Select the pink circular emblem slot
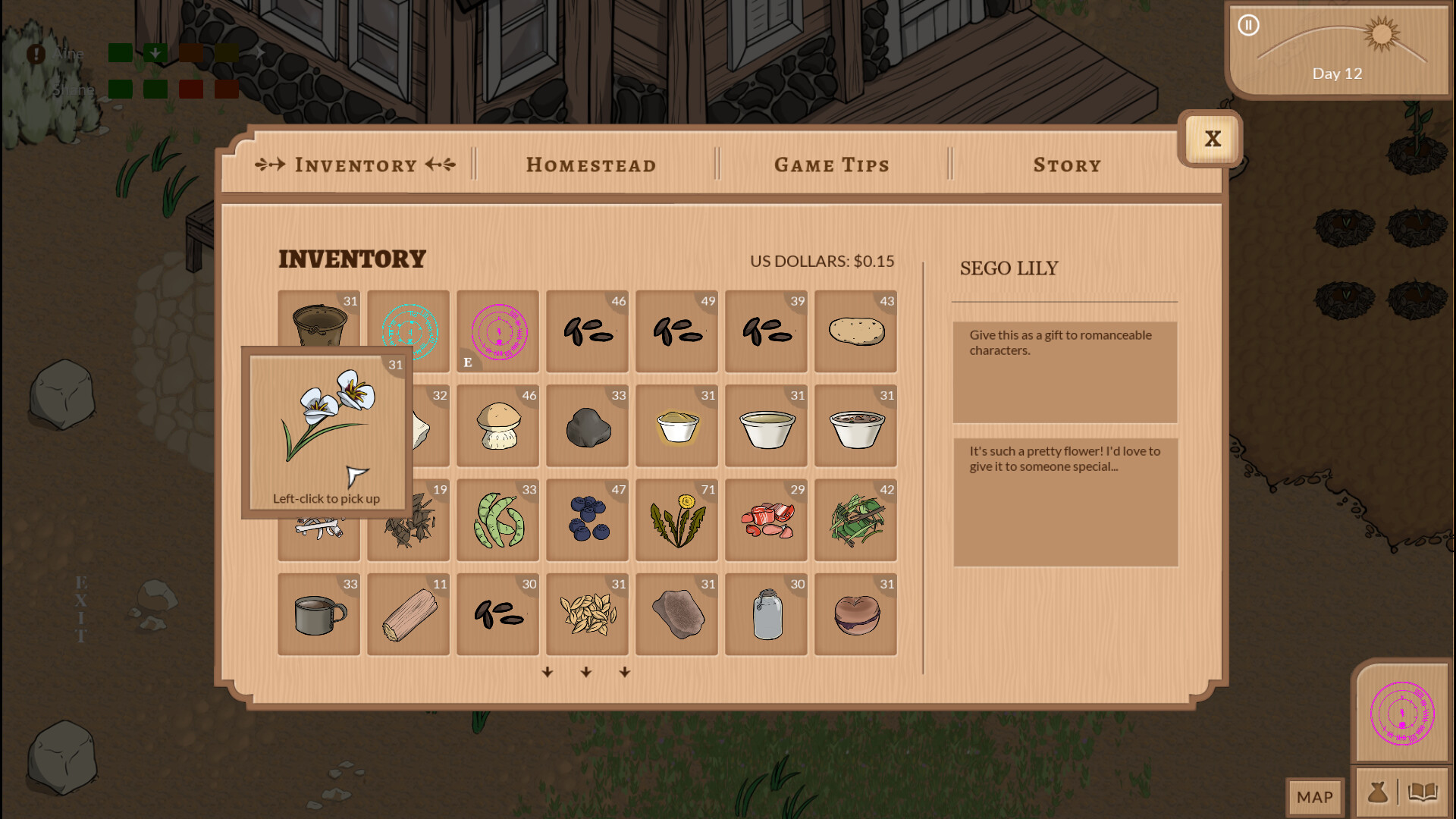 [497, 331]
